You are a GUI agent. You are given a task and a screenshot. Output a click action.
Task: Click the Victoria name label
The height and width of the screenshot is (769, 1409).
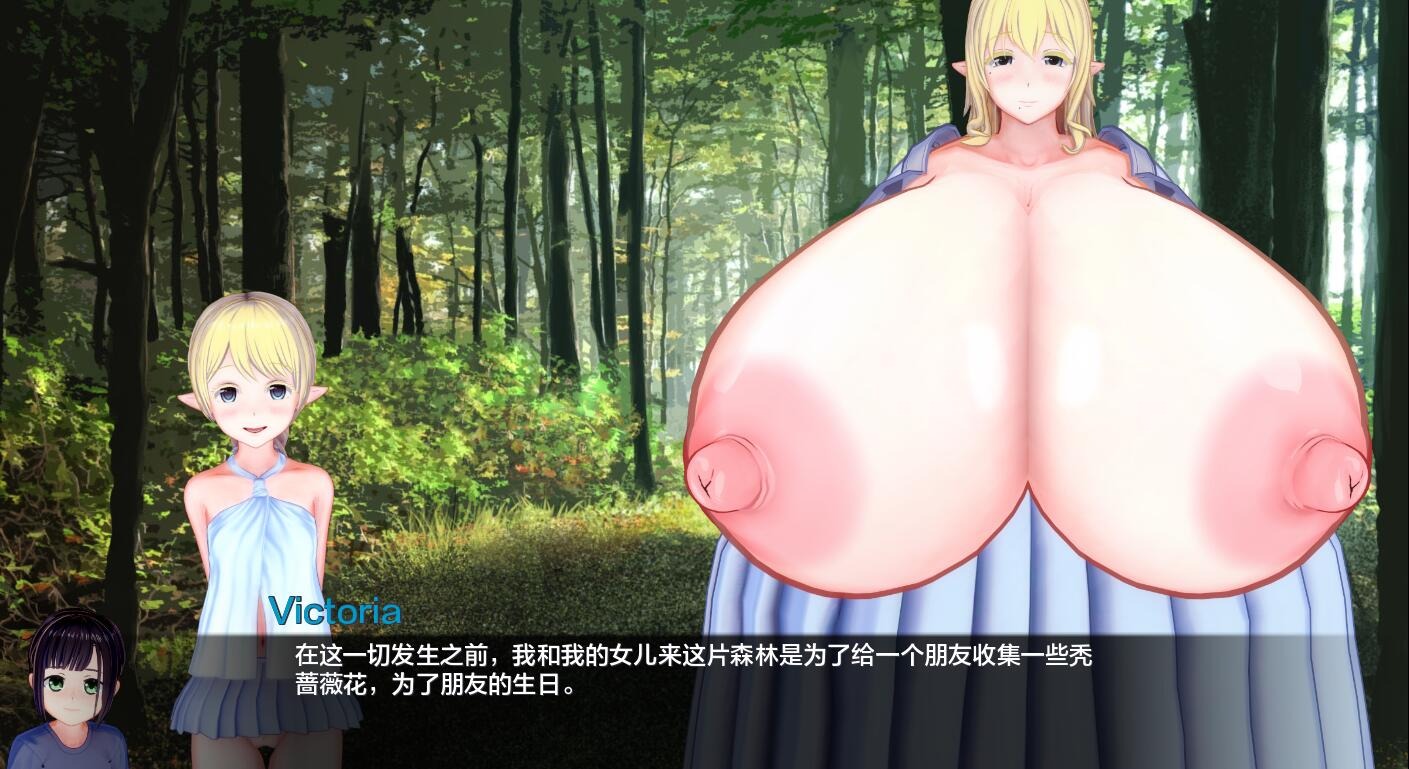click(335, 609)
